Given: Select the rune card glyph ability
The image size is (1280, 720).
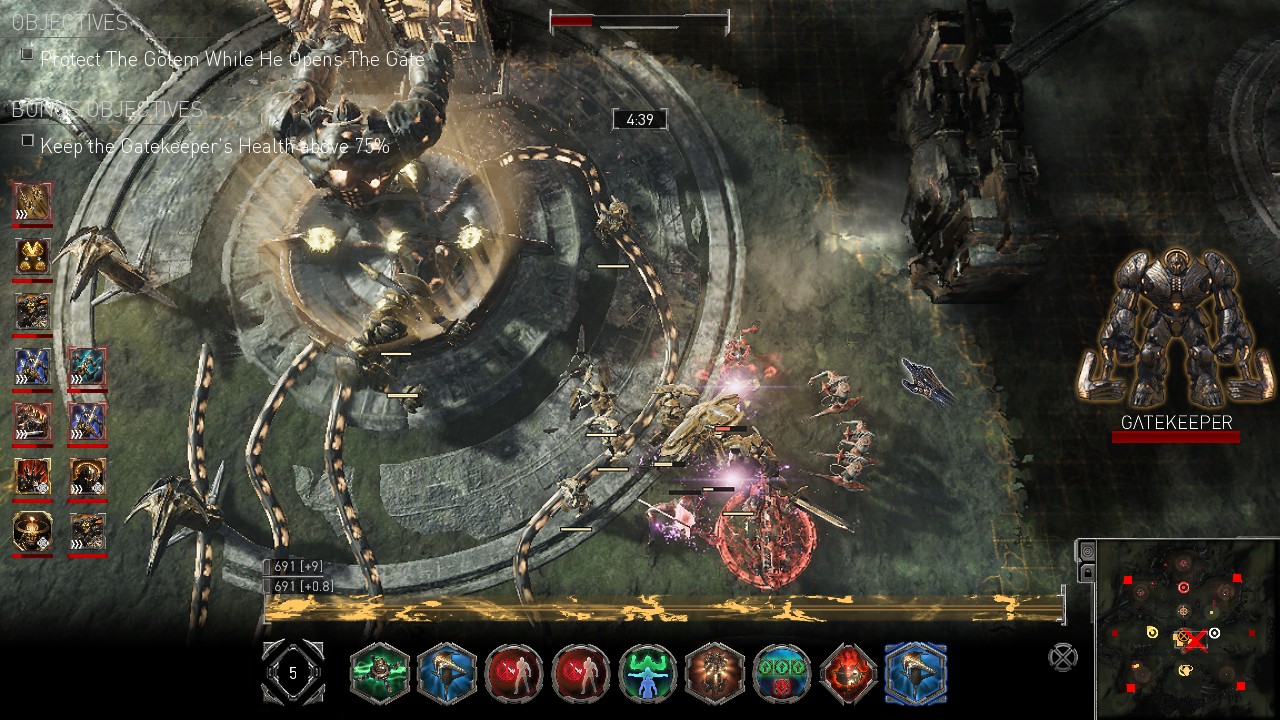Looking at the screenshot, I should [x=782, y=673].
